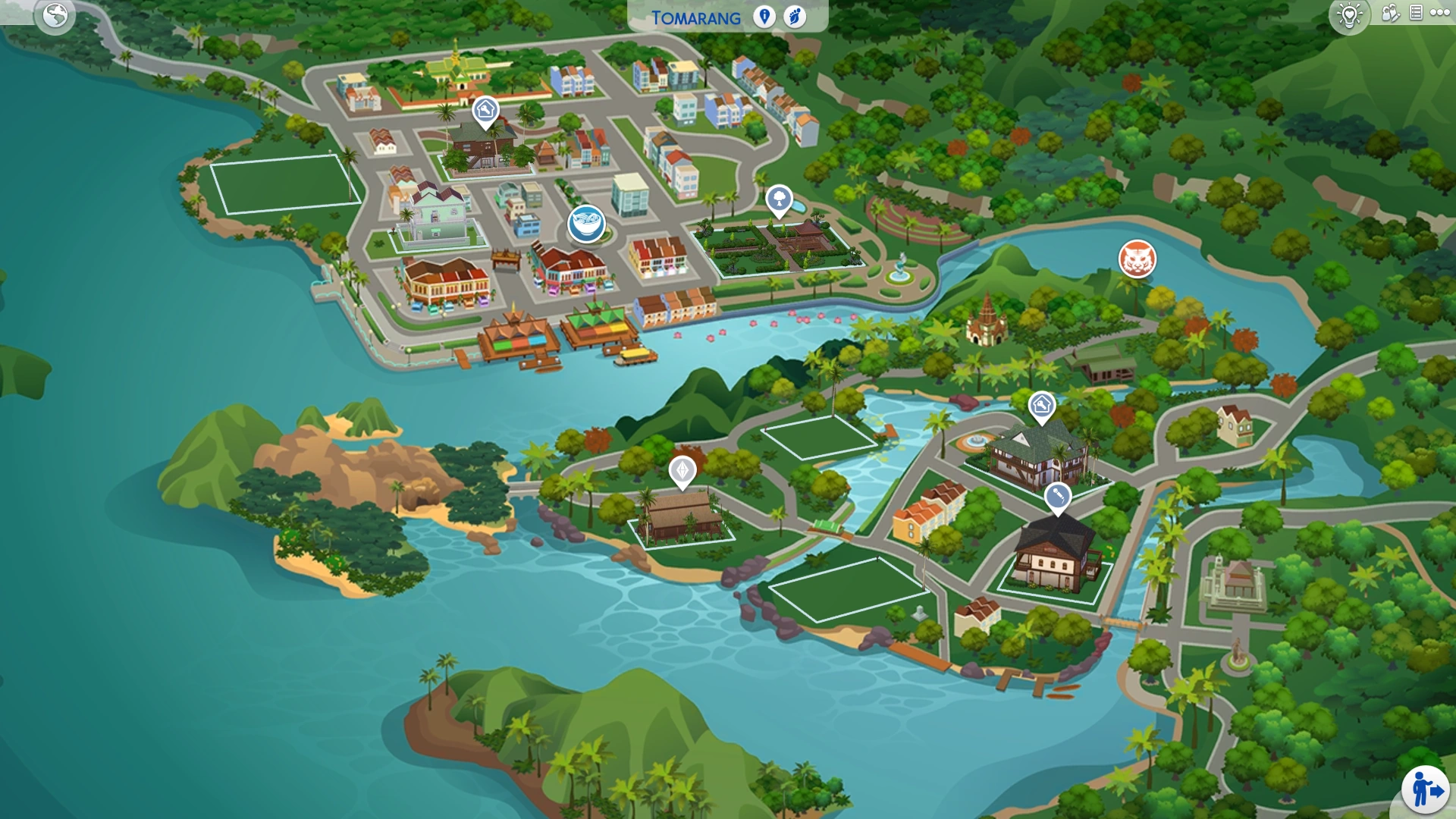Screen dimensions: 1456x819
Task: Click the Tomarang world title
Action: pyautogui.click(x=695, y=17)
